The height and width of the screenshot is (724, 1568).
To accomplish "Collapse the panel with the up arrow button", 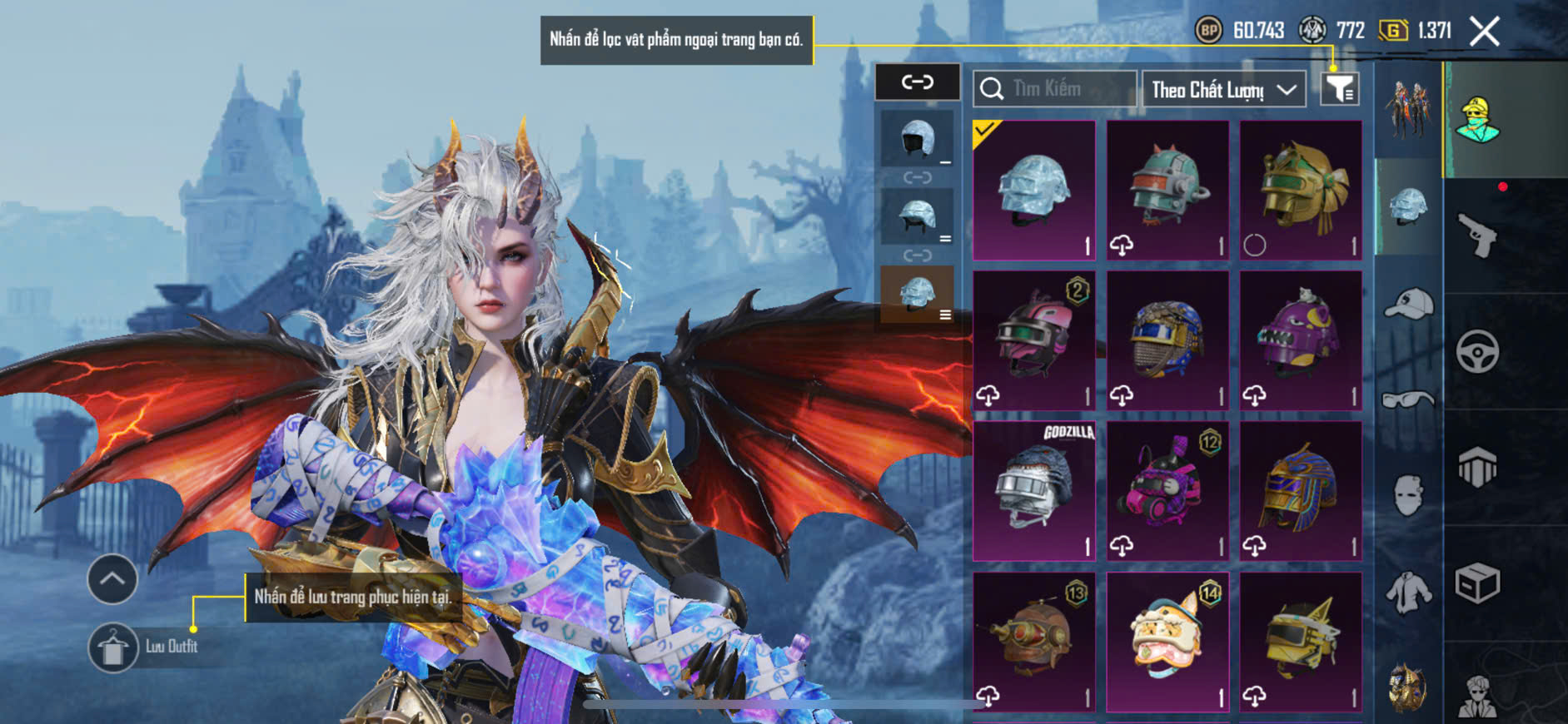I will [x=112, y=578].
